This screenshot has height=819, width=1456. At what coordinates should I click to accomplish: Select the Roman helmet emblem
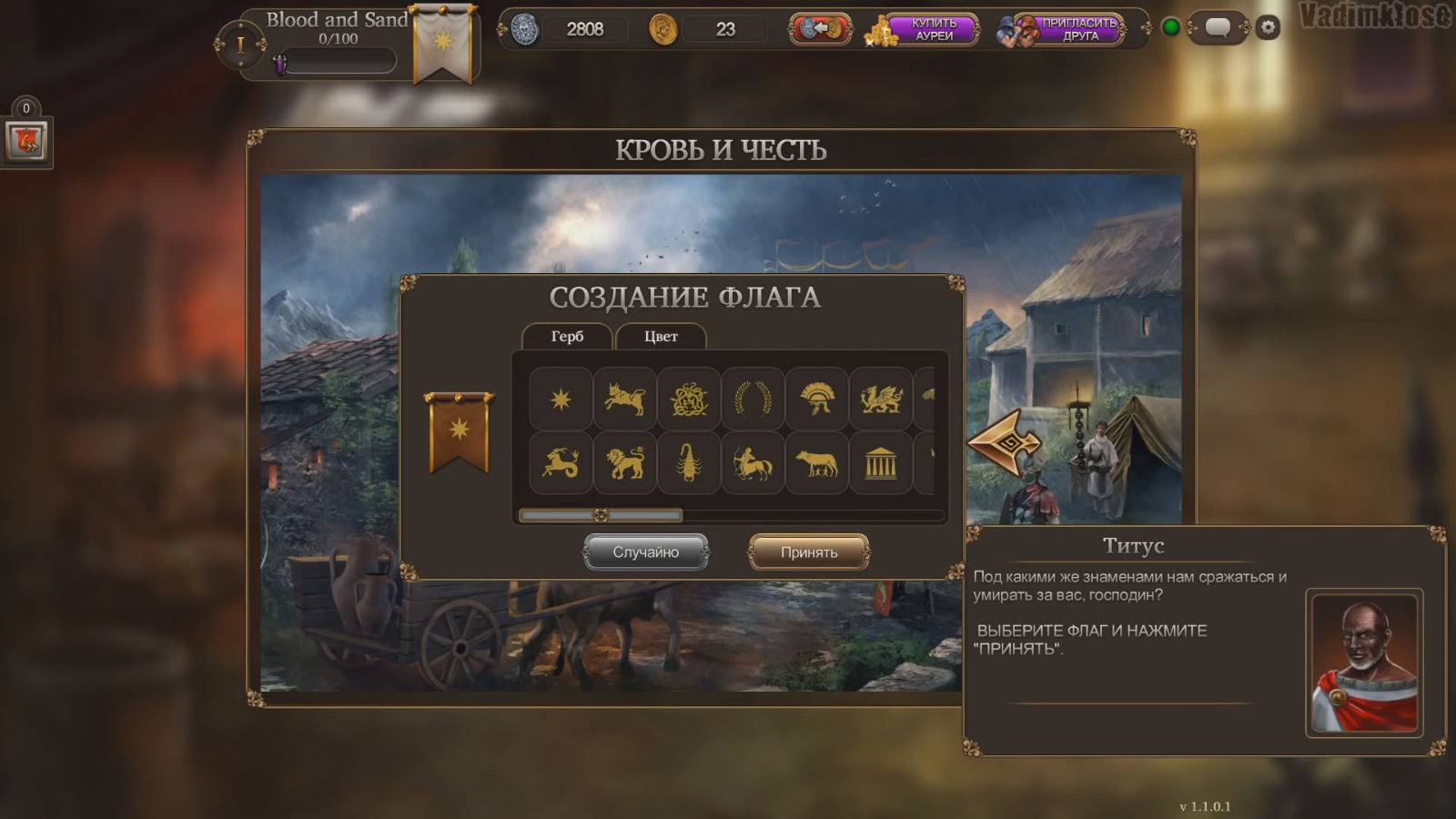(x=817, y=399)
